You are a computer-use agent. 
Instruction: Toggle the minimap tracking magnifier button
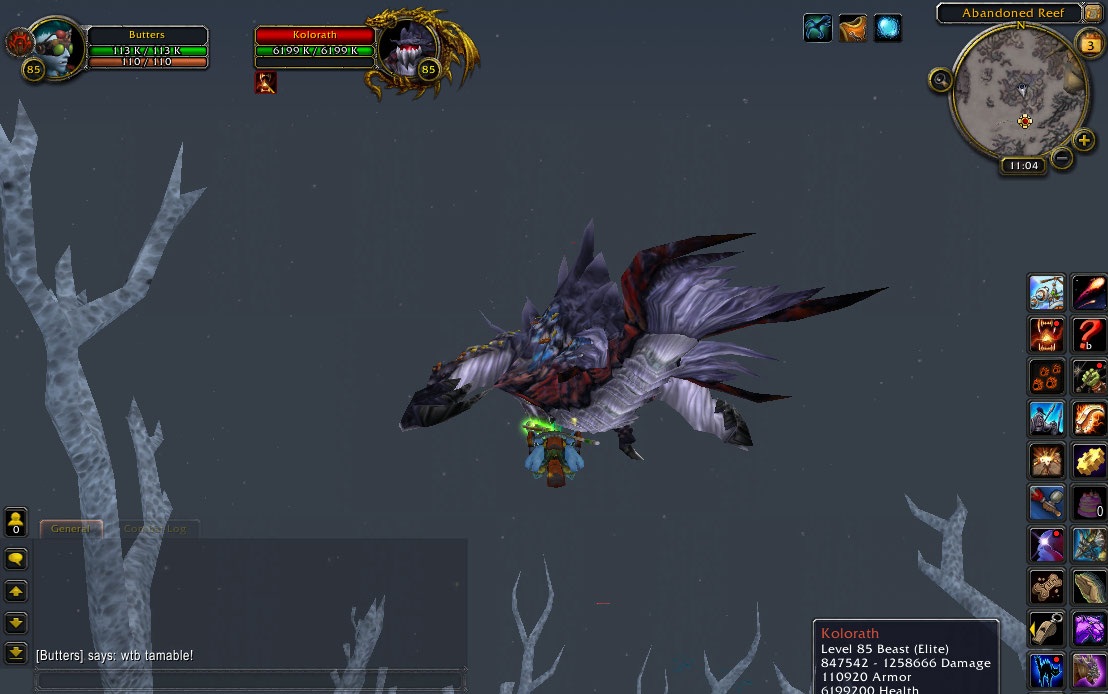pyautogui.click(x=940, y=80)
